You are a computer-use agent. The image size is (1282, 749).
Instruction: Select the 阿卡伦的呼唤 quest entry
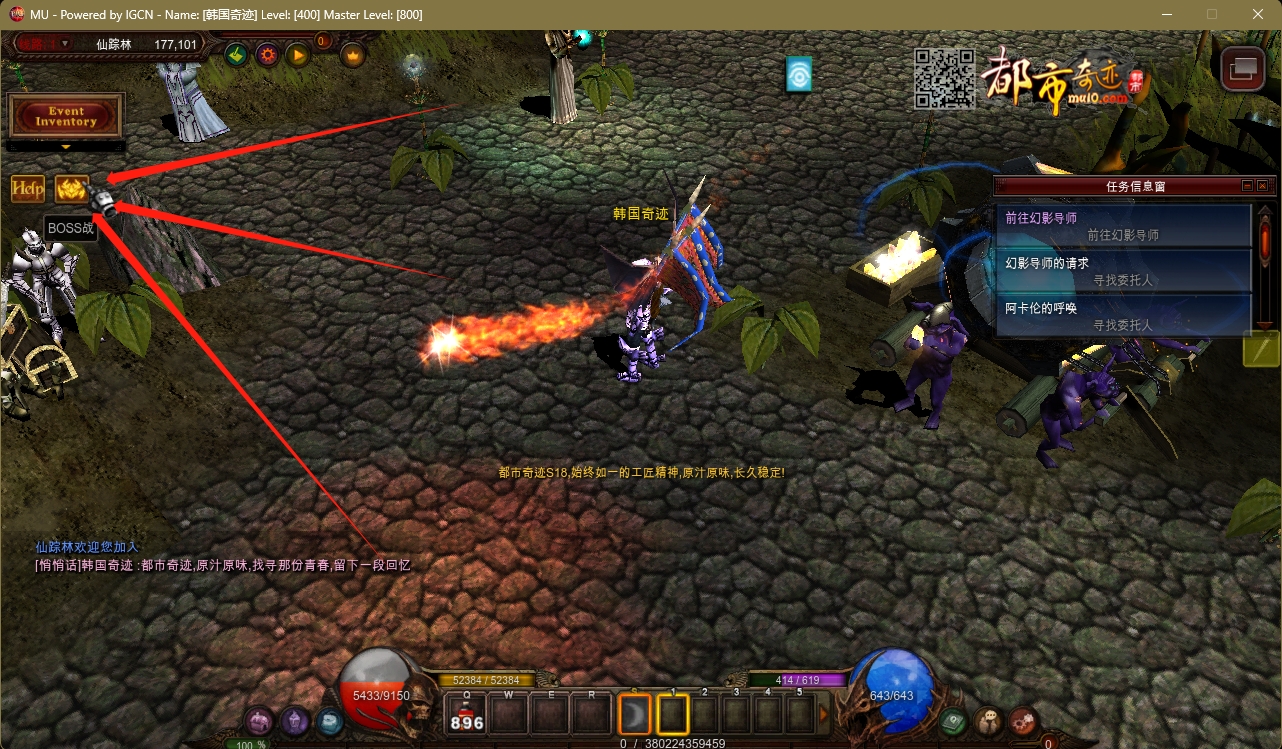1124,316
